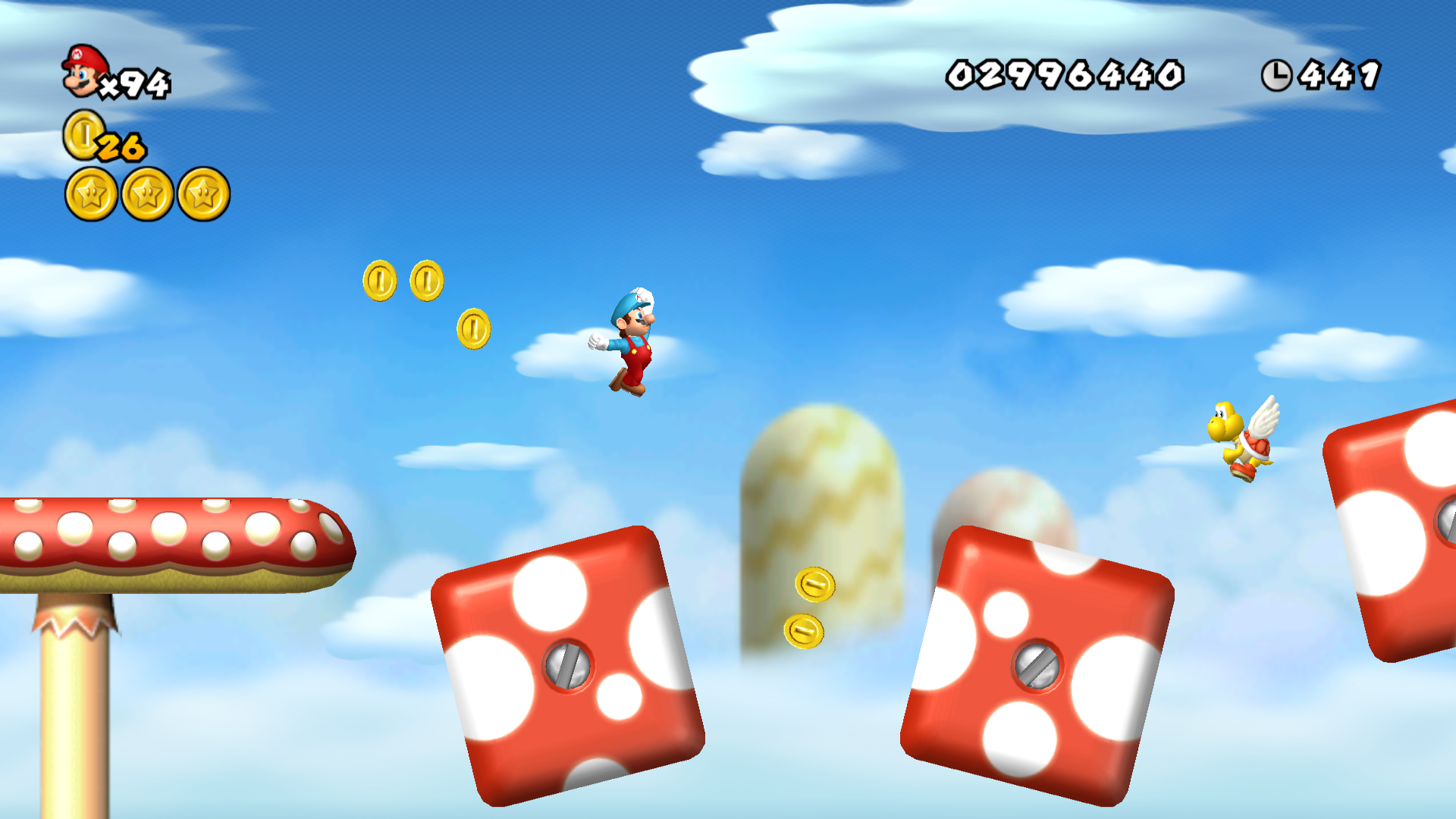Viewport: 1456px width, 819px height.
Task: Click the second star coin medal
Action: (146, 192)
